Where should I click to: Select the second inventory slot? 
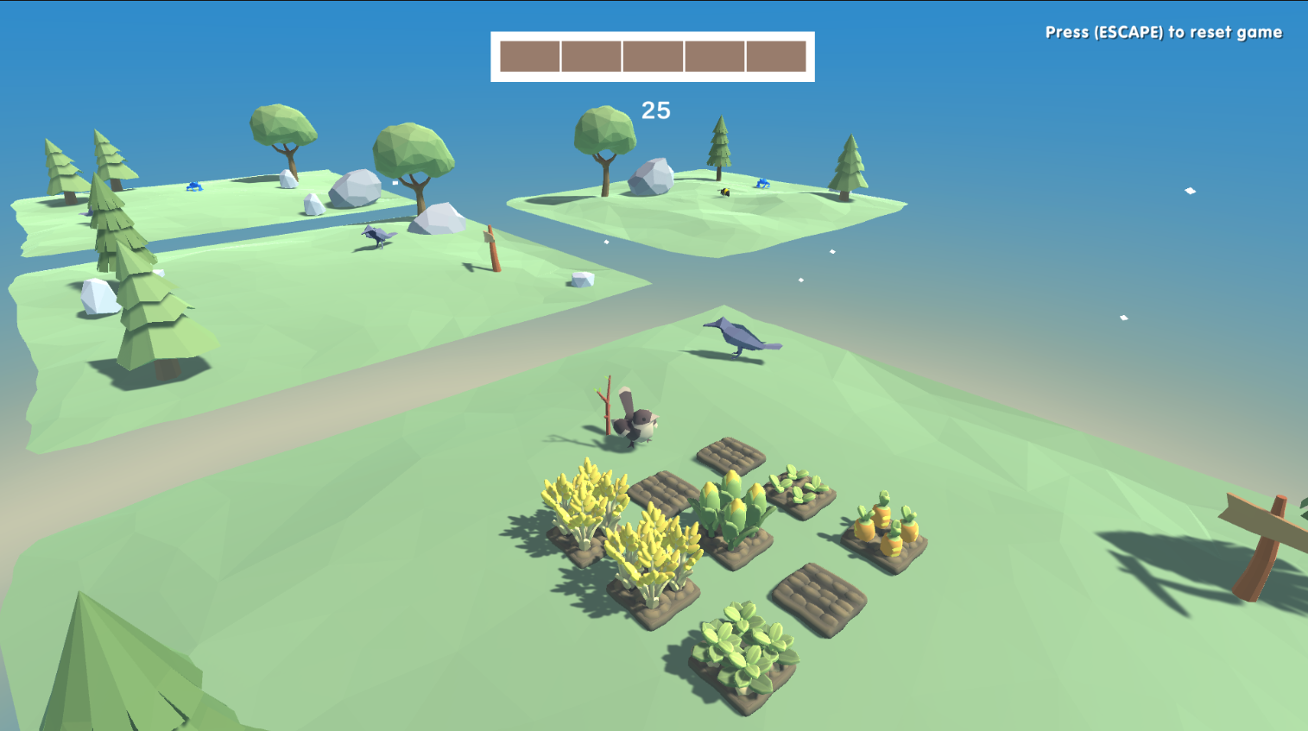click(592, 57)
